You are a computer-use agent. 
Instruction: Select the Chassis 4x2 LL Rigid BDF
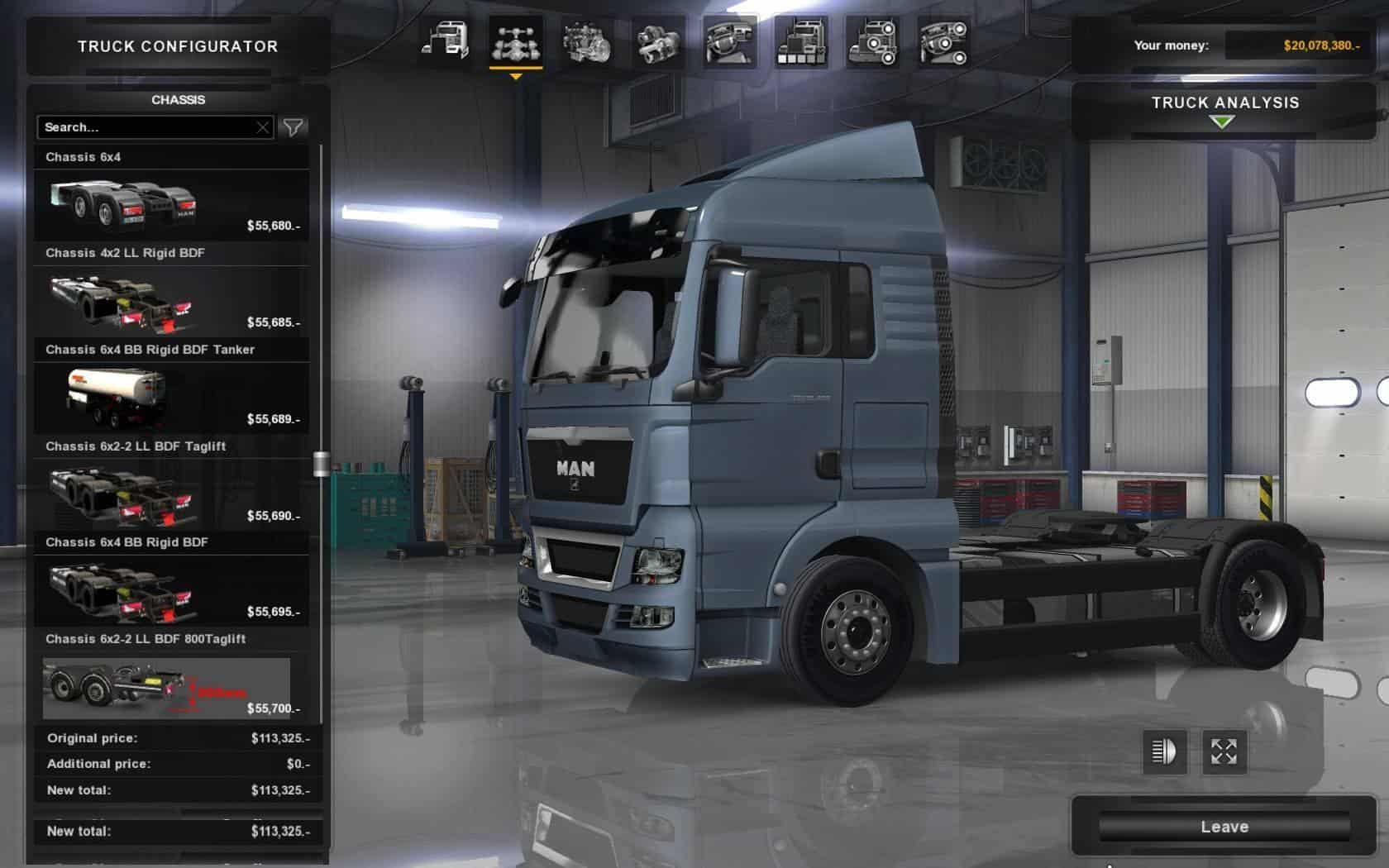(172, 302)
